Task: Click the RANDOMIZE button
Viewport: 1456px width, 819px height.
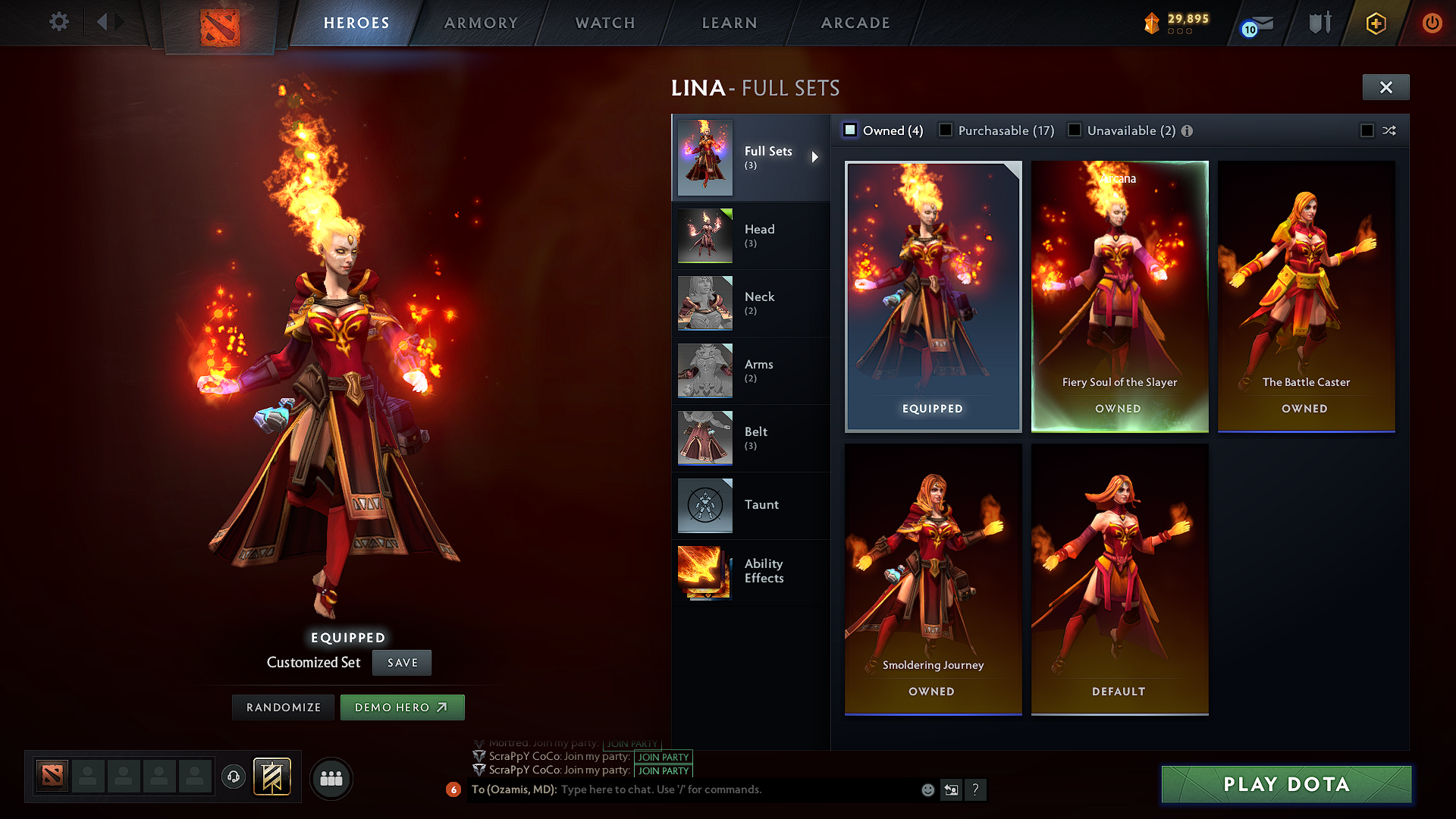Action: click(x=283, y=707)
